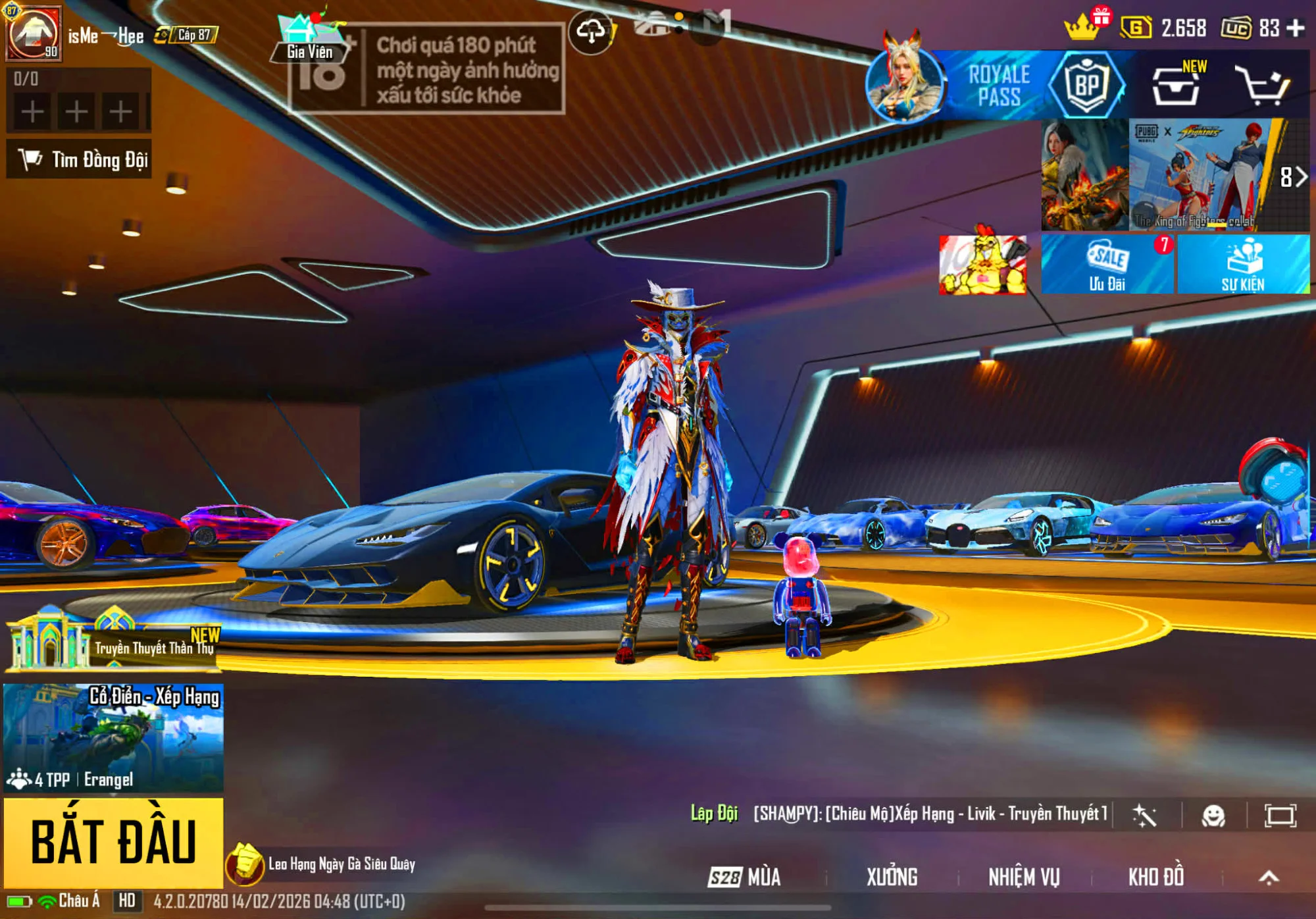Image resolution: width=1316 pixels, height=919 pixels.
Task: Open the Ưu Đãi sale offers
Action: pyautogui.click(x=1107, y=265)
